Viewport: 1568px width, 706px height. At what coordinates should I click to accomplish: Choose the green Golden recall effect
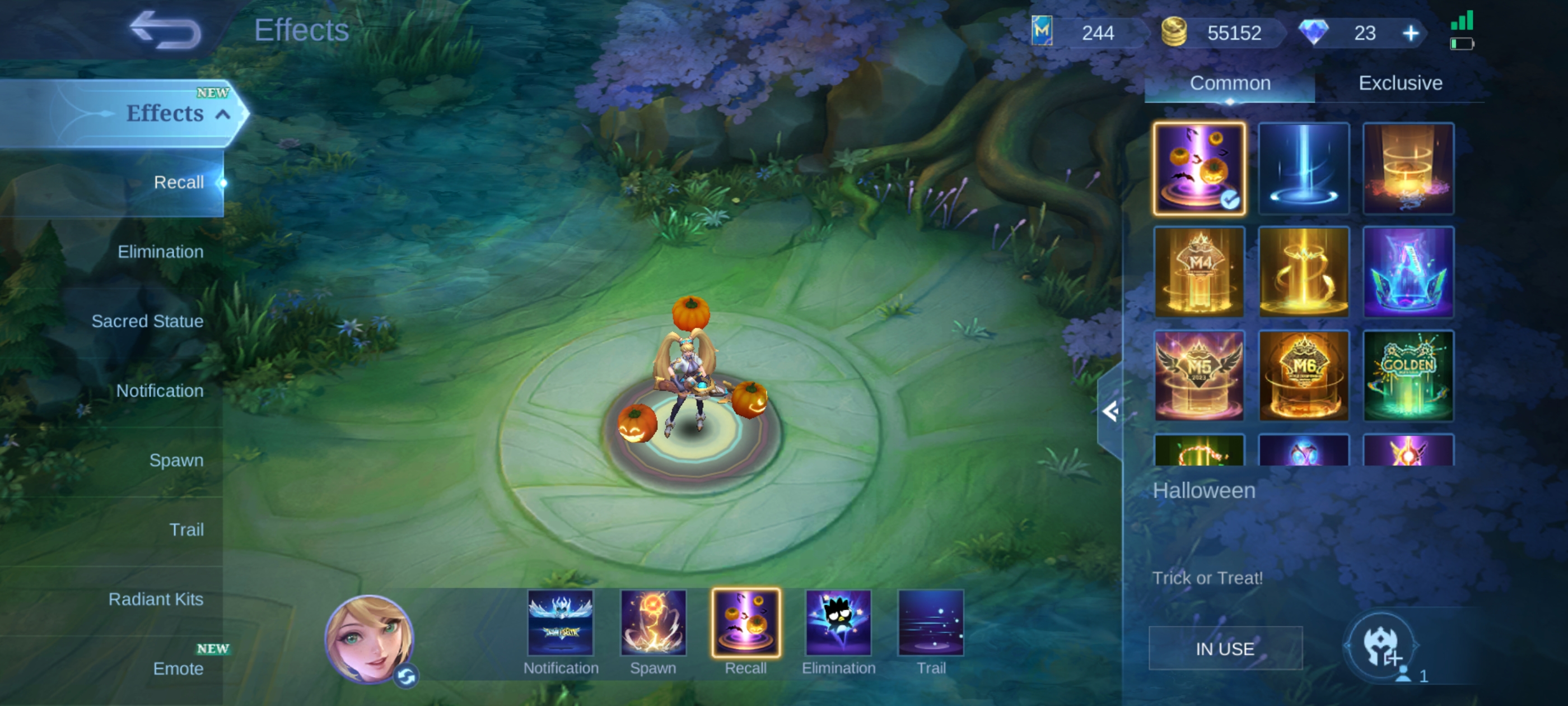[1408, 375]
